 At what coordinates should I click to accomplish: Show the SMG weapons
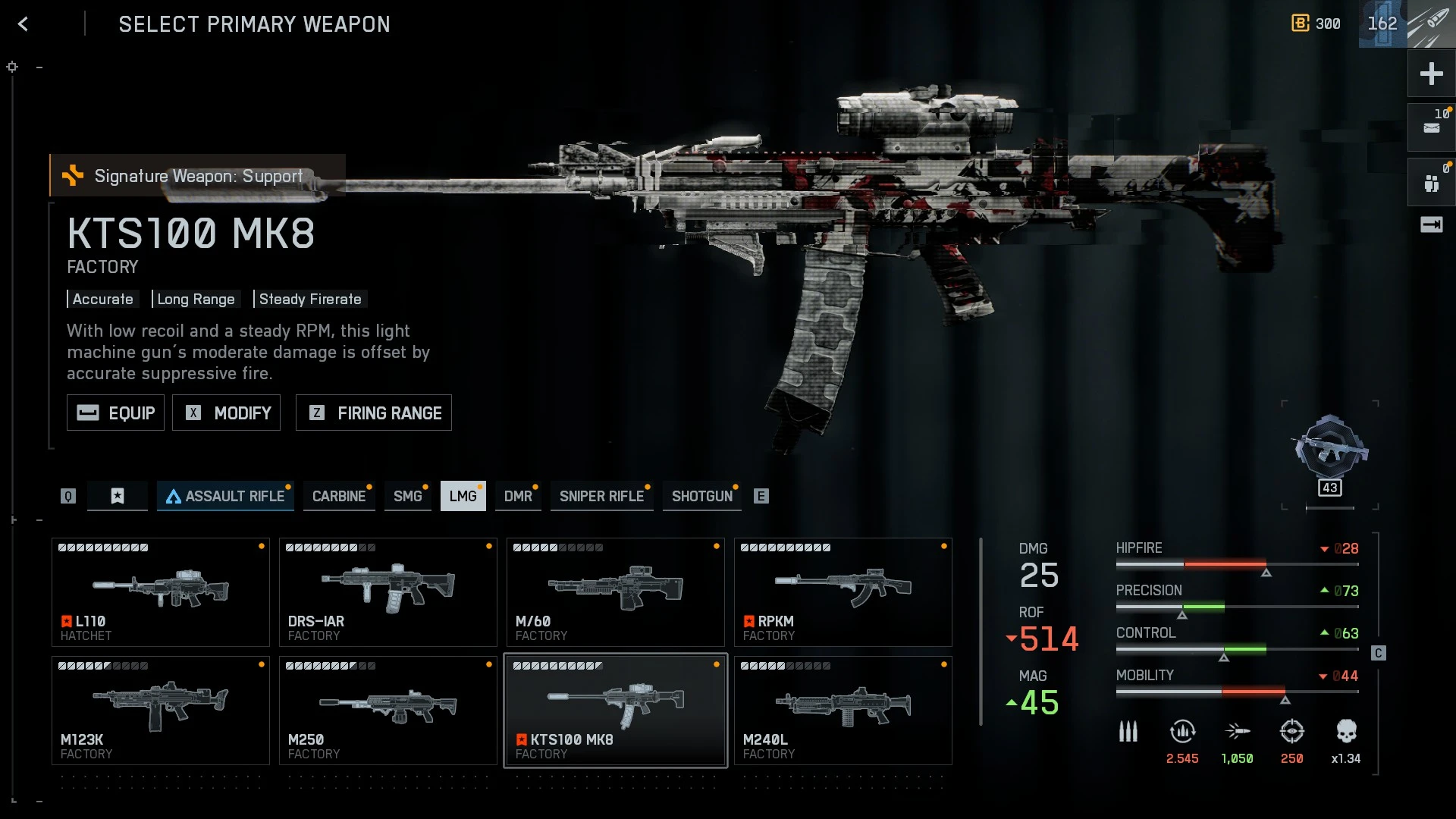click(x=407, y=496)
